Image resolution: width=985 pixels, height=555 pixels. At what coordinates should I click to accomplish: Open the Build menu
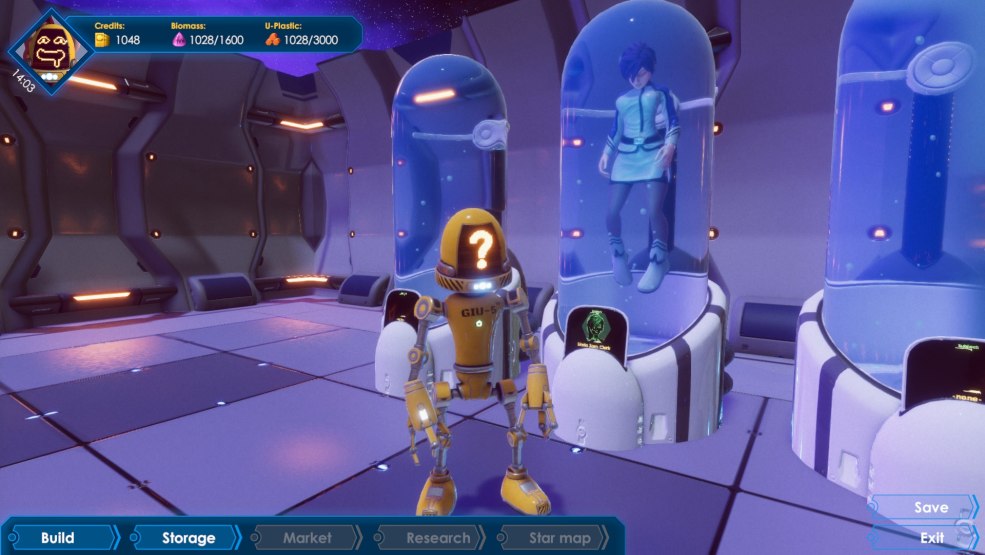tap(58, 538)
